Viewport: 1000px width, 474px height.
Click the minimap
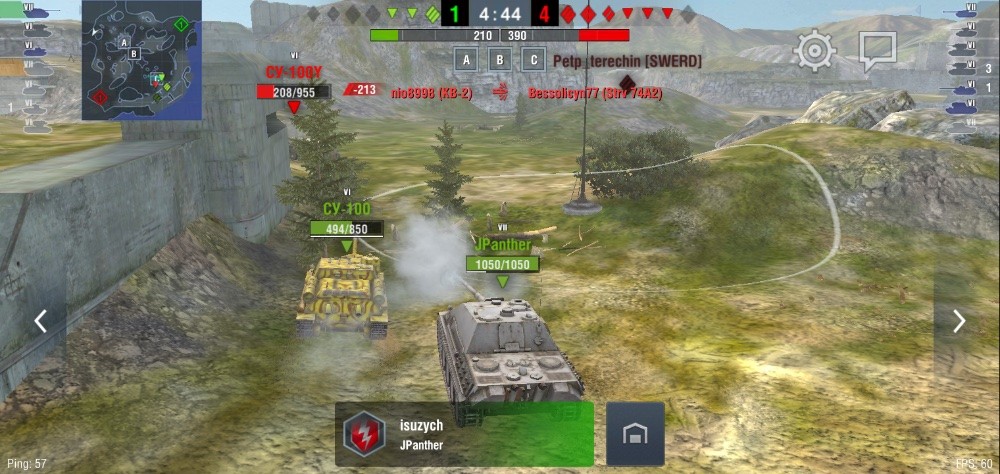[142, 60]
